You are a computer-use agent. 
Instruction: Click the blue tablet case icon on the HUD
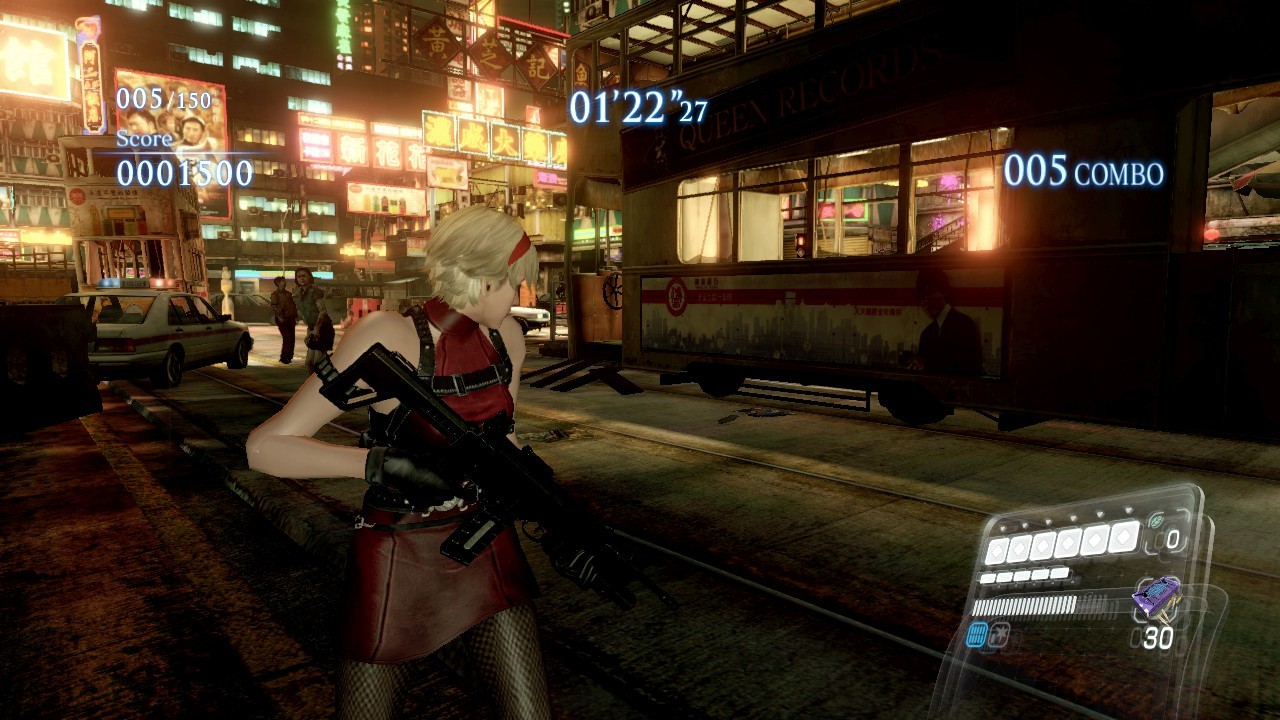tap(976, 632)
